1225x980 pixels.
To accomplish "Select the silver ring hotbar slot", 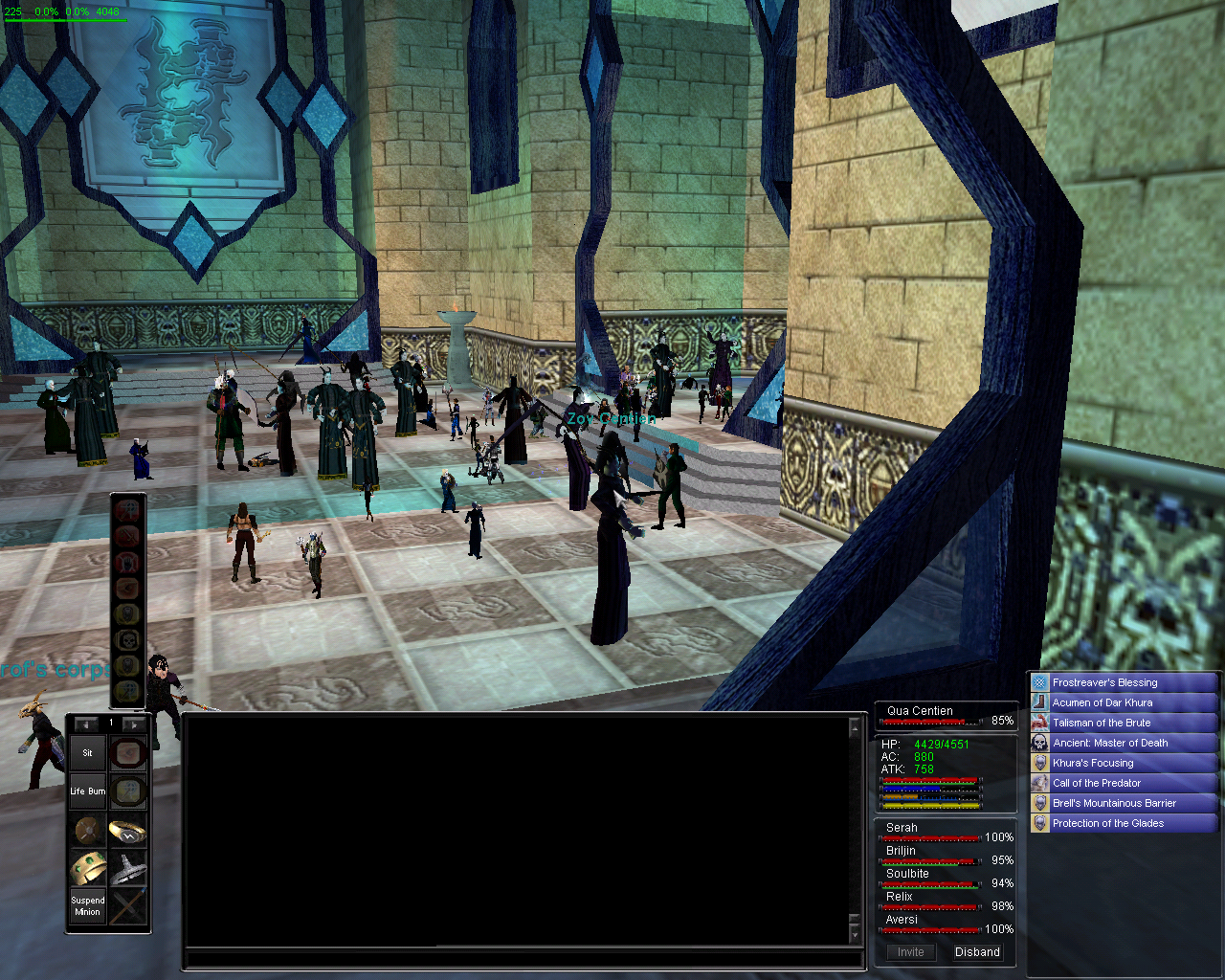I will (x=127, y=869).
